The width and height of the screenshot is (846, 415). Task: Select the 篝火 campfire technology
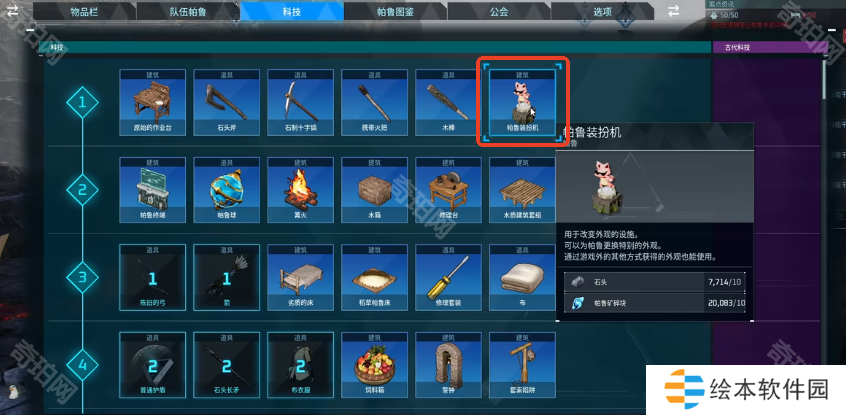tap(301, 190)
